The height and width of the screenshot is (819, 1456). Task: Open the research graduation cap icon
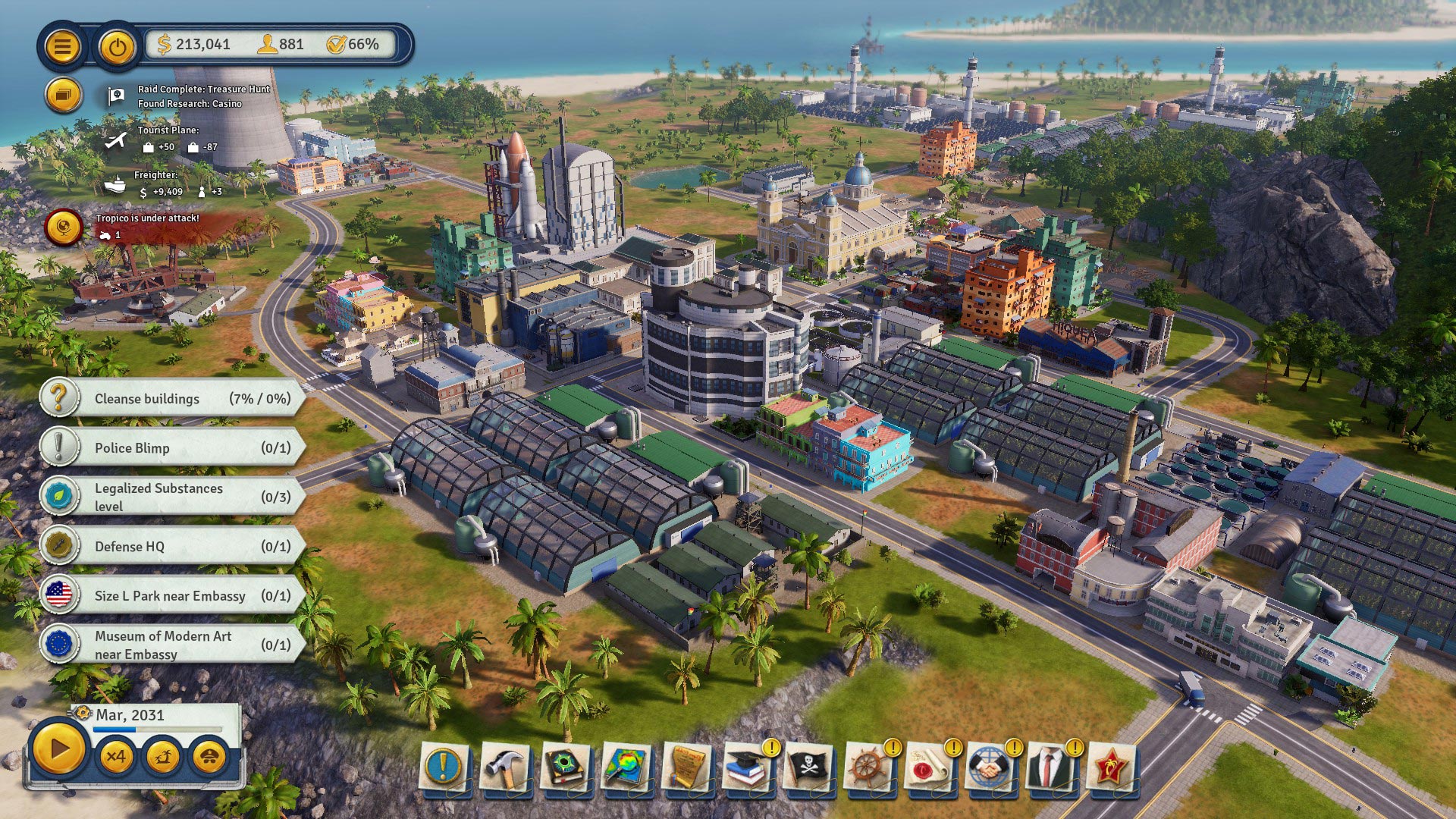(x=748, y=767)
